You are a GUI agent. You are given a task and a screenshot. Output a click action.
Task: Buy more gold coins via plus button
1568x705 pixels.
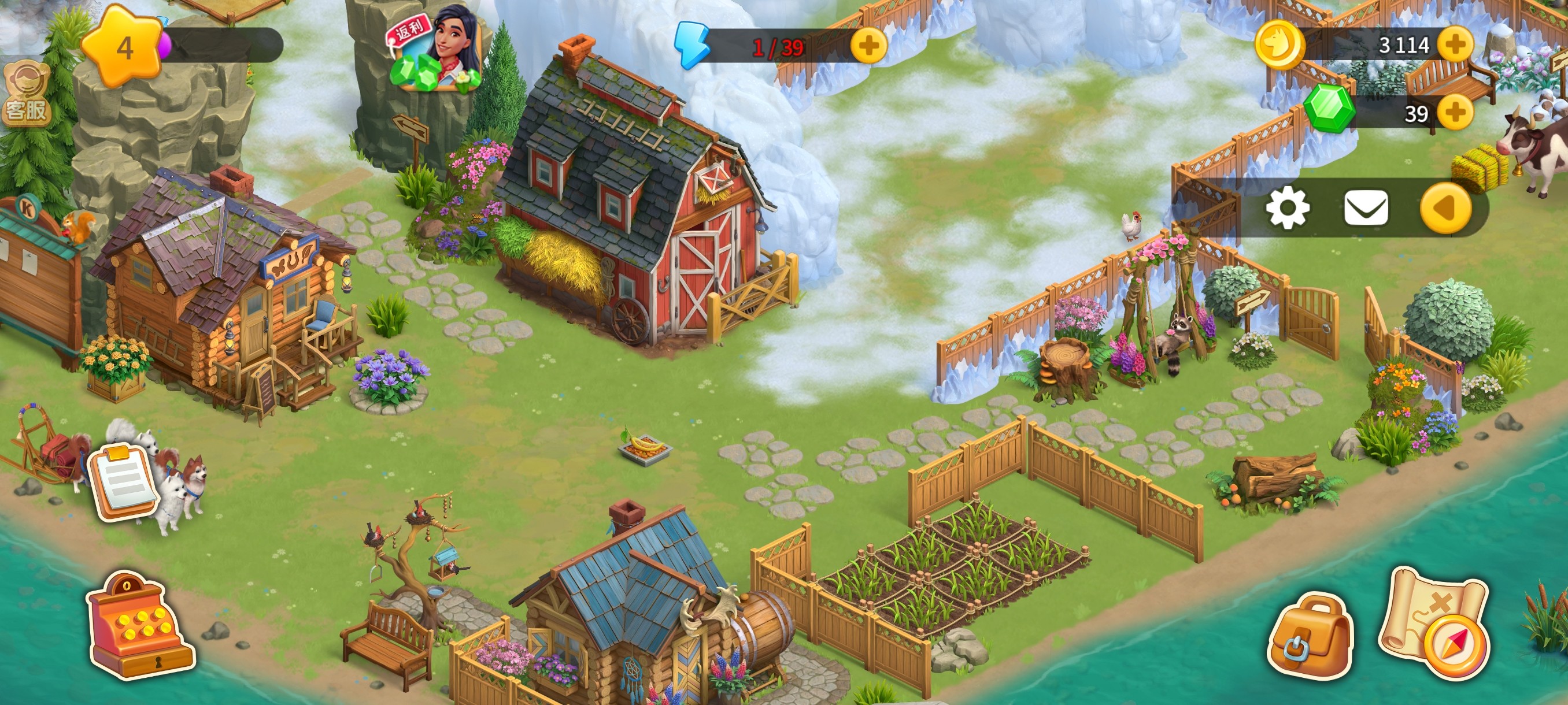pyautogui.click(x=1455, y=44)
